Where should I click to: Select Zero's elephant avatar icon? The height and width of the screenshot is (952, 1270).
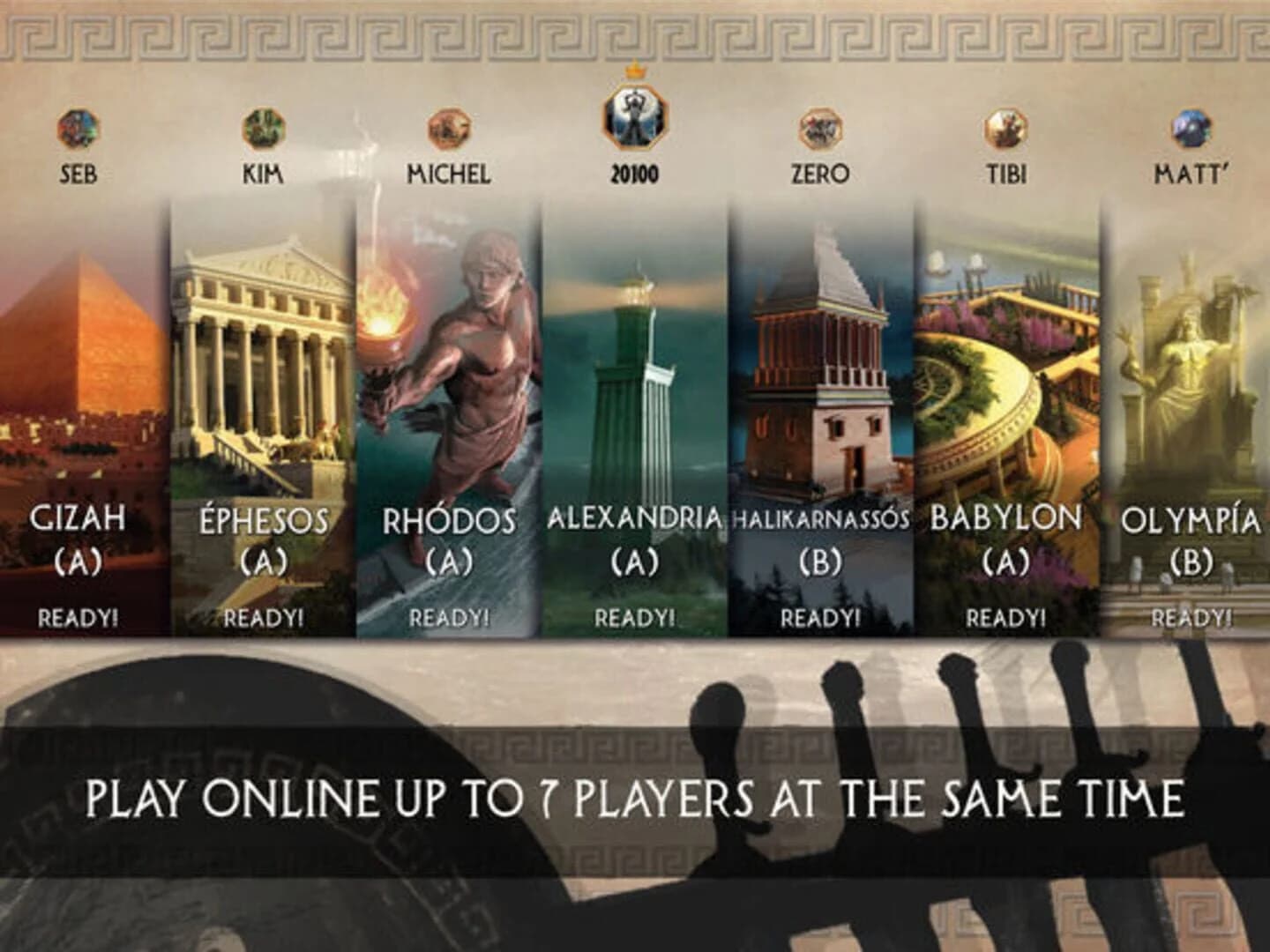point(820,129)
